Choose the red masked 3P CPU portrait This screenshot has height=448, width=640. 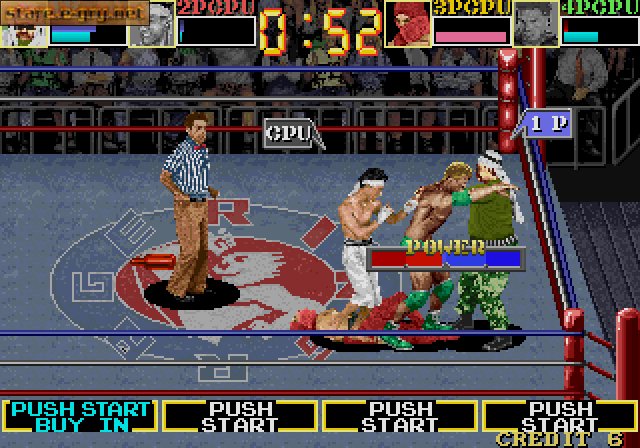coord(407,24)
